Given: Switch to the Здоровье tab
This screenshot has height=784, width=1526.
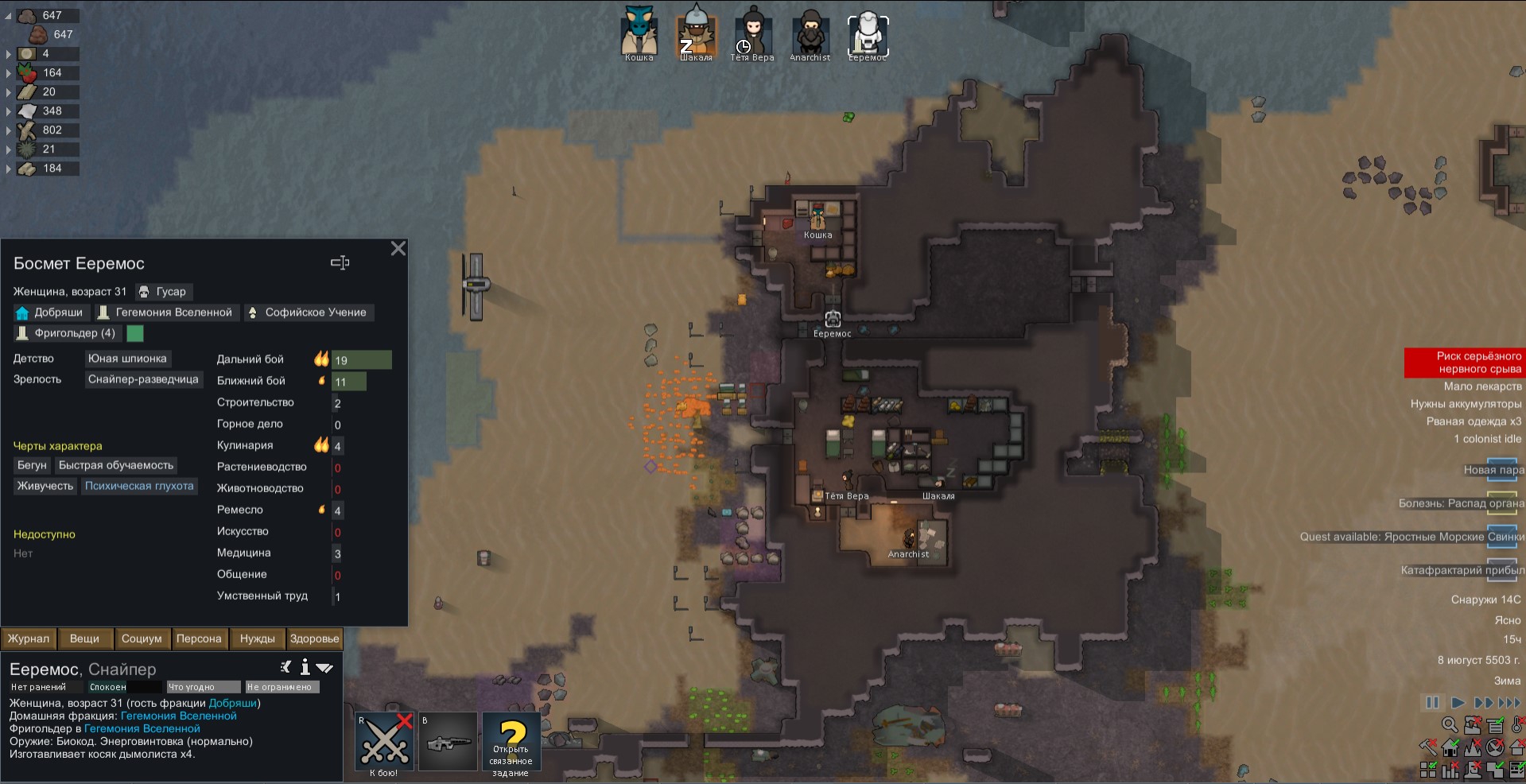Looking at the screenshot, I should click(314, 638).
